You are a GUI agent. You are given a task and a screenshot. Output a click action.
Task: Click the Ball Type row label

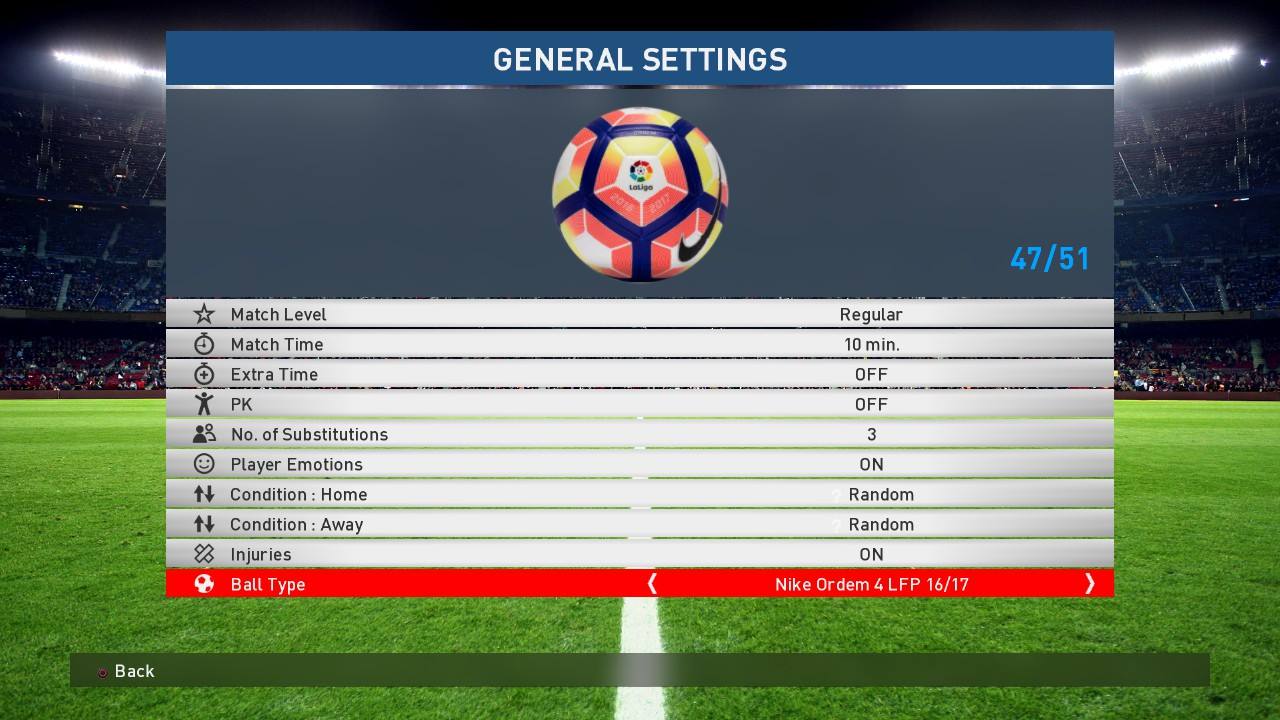tap(268, 584)
